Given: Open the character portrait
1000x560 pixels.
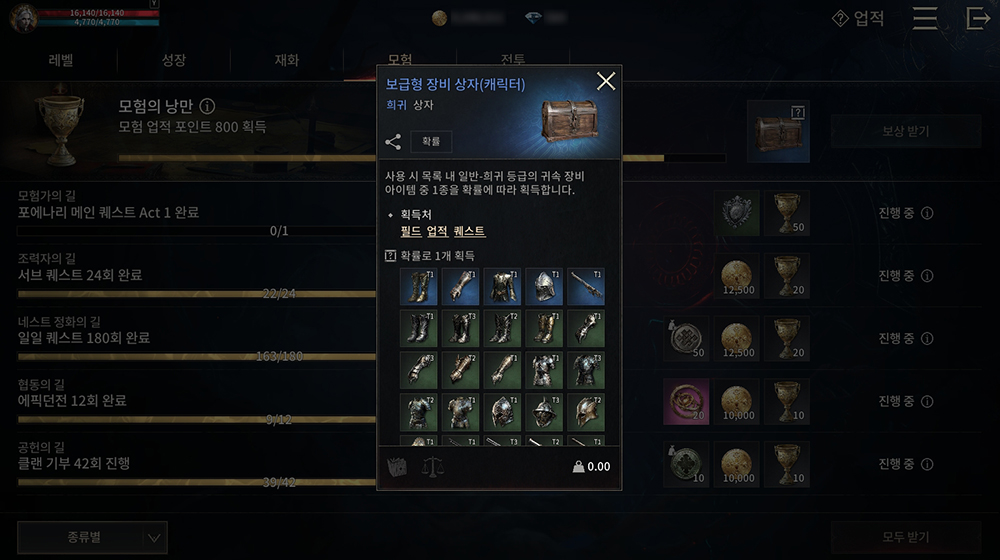Looking at the screenshot, I should [23, 17].
